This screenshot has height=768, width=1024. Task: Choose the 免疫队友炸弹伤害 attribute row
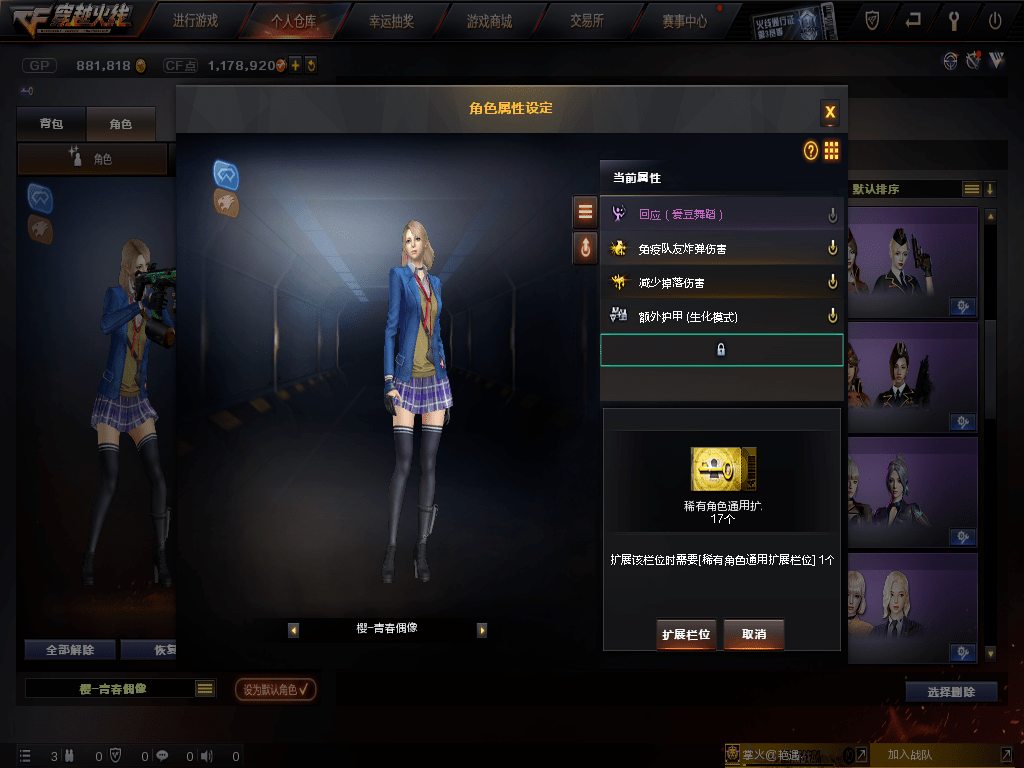click(721, 248)
